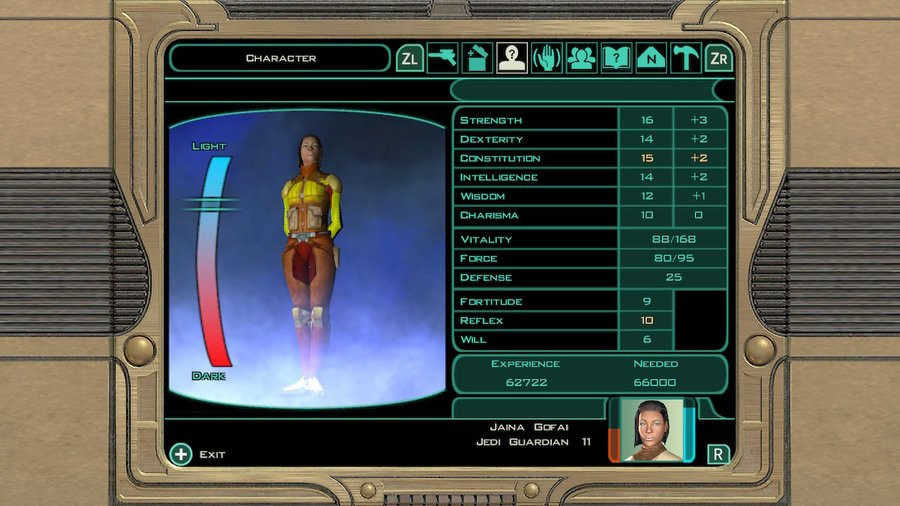The width and height of the screenshot is (900, 506).
Task: Select the Reflex saving throw row
Action: click(536, 320)
